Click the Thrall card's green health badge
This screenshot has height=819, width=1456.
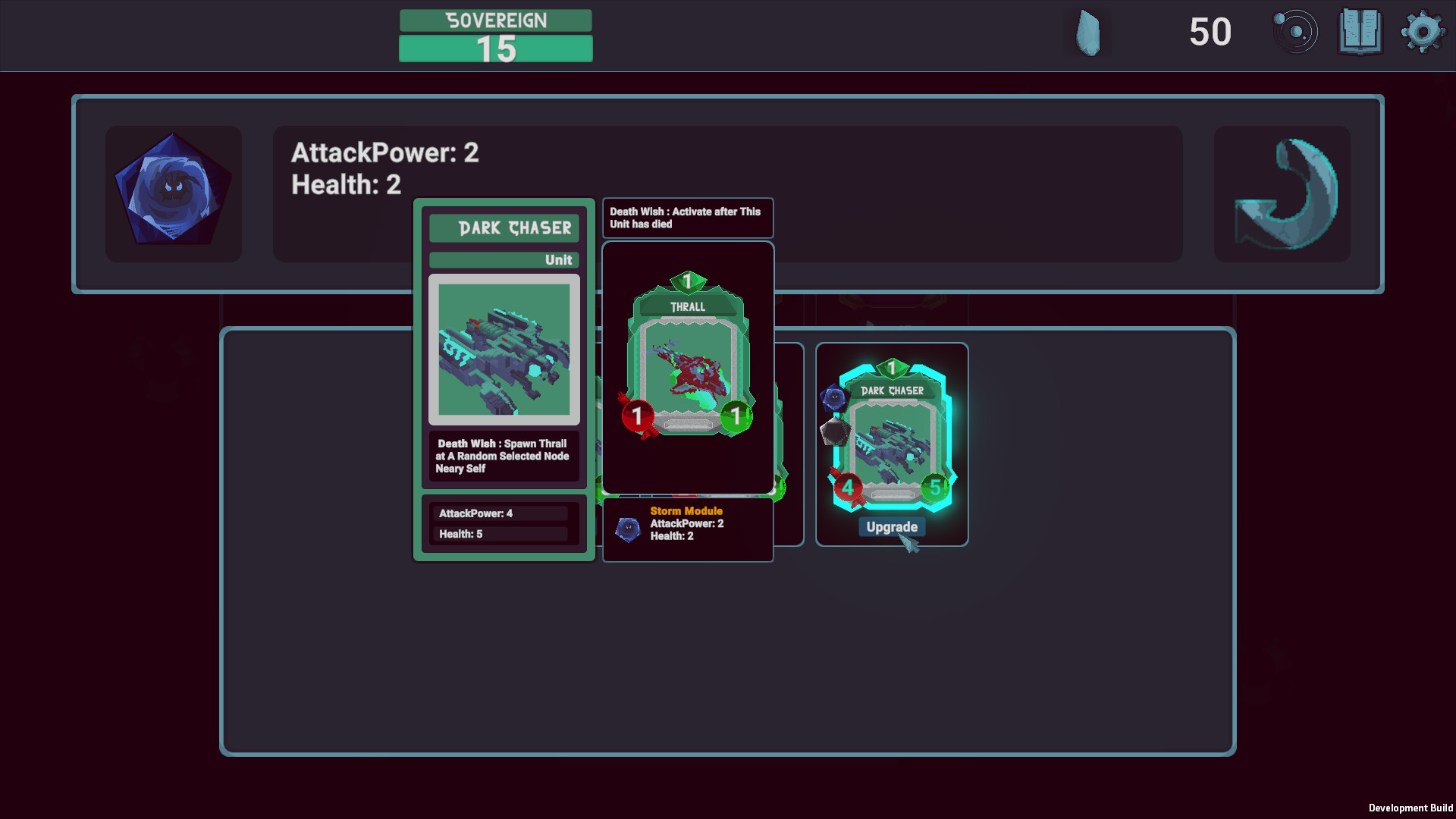736,416
